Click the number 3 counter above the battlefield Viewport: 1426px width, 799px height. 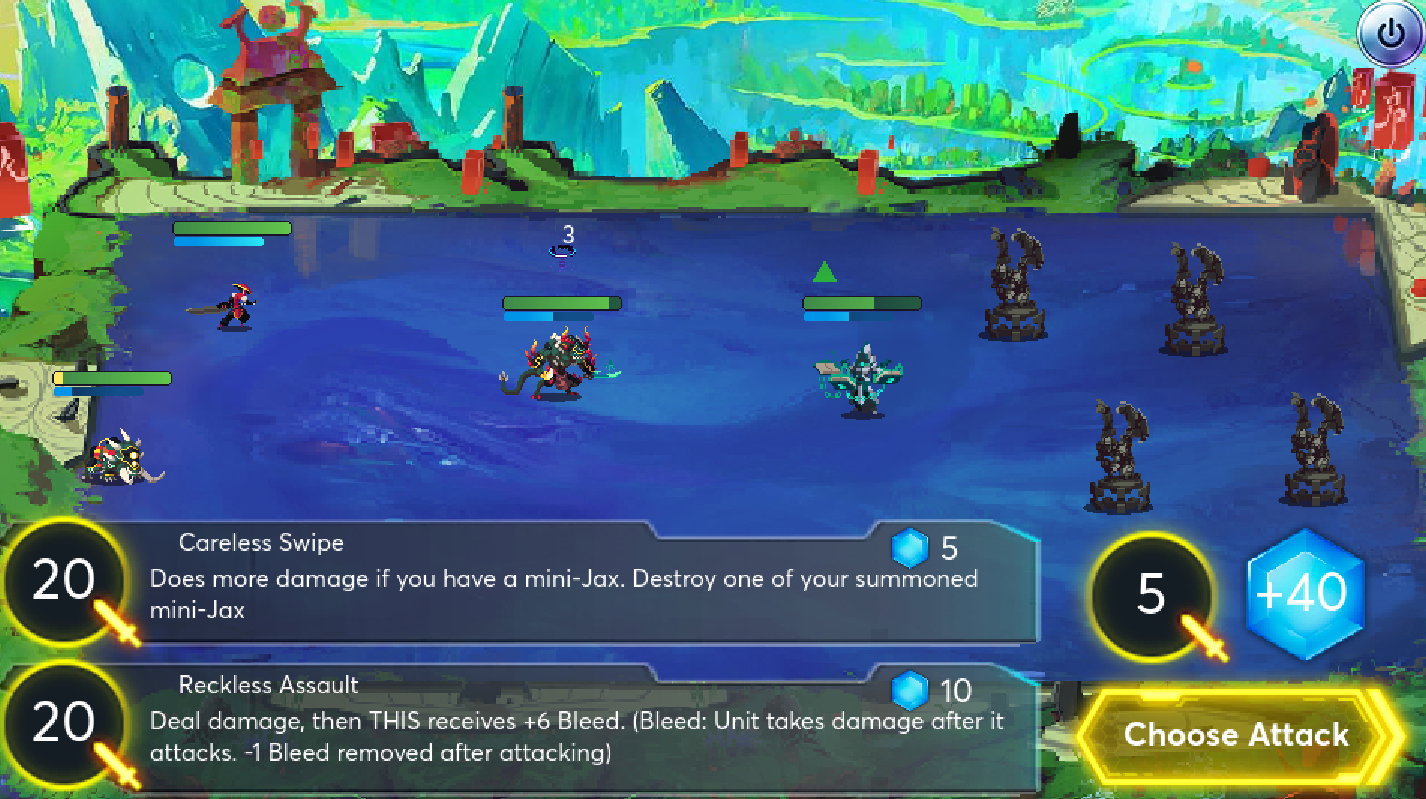point(569,236)
